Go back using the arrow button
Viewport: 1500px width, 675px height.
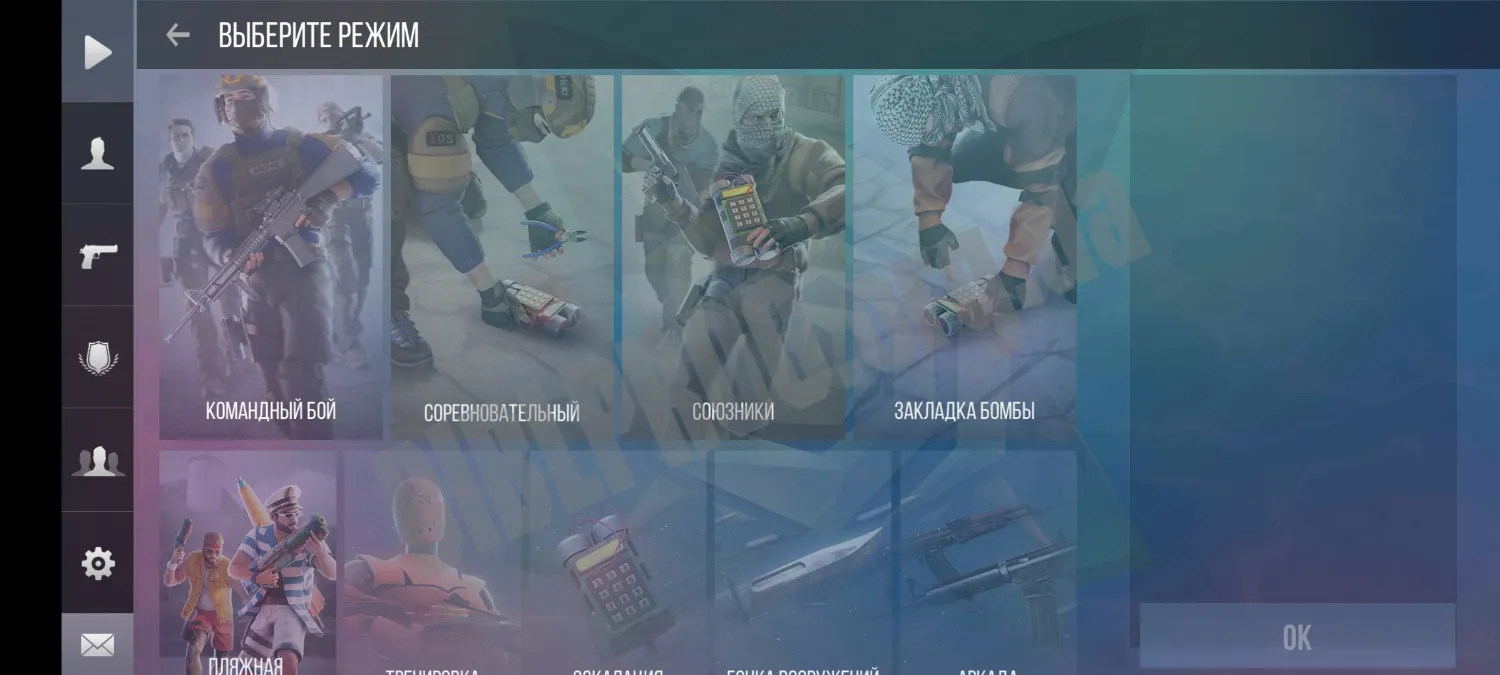point(178,35)
